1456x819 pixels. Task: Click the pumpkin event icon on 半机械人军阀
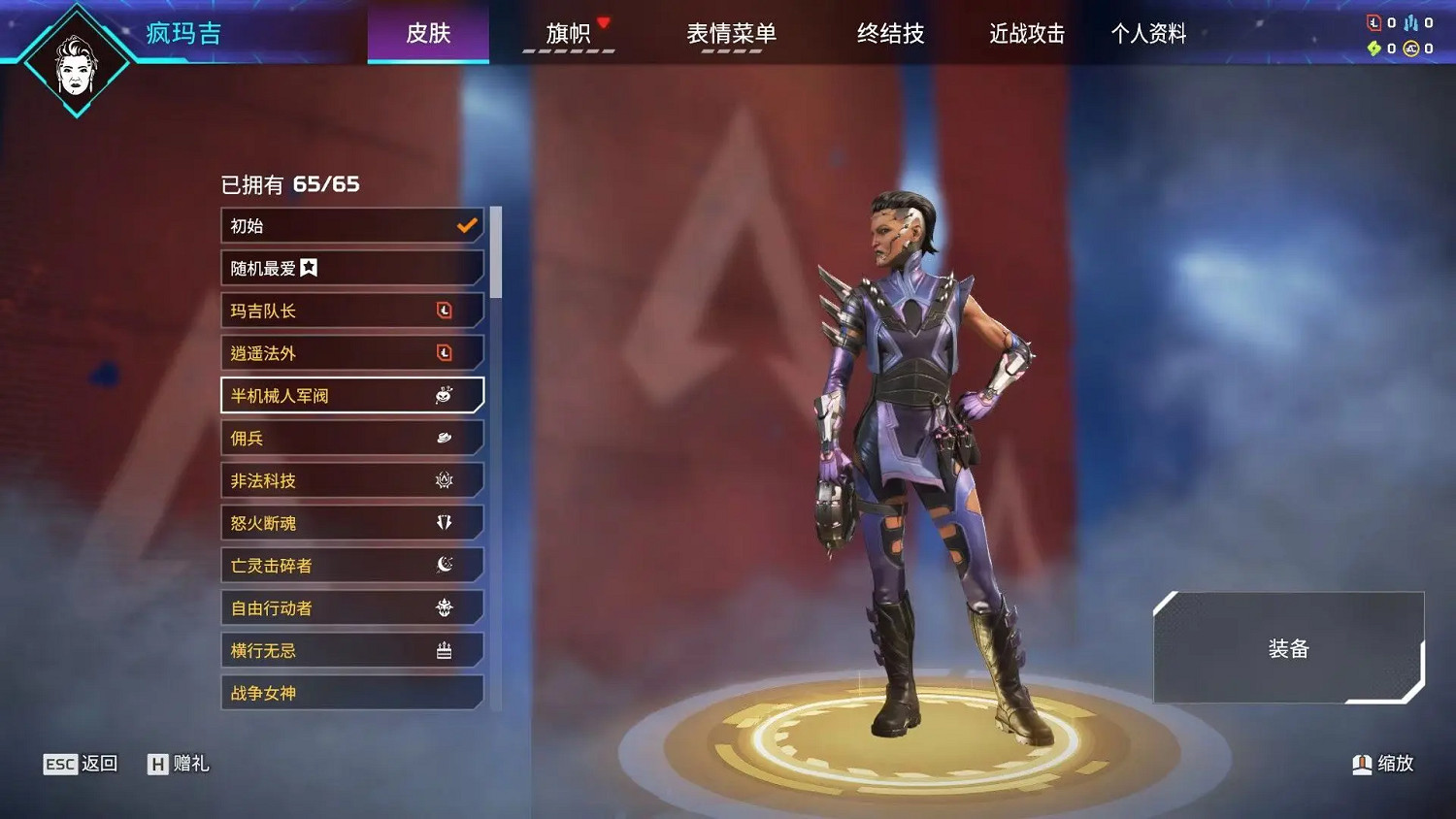[444, 395]
